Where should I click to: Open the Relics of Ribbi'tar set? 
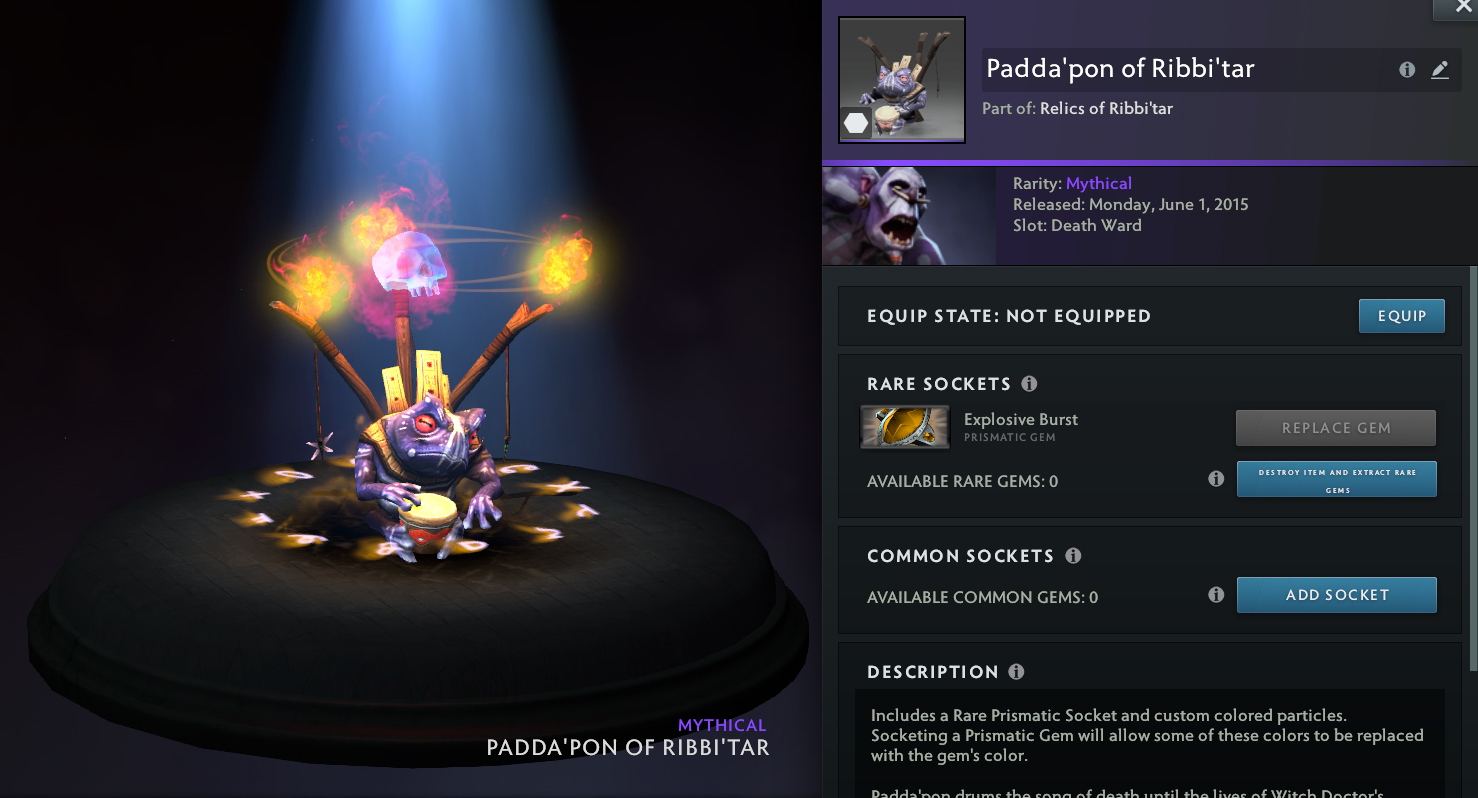pos(1106,108)
